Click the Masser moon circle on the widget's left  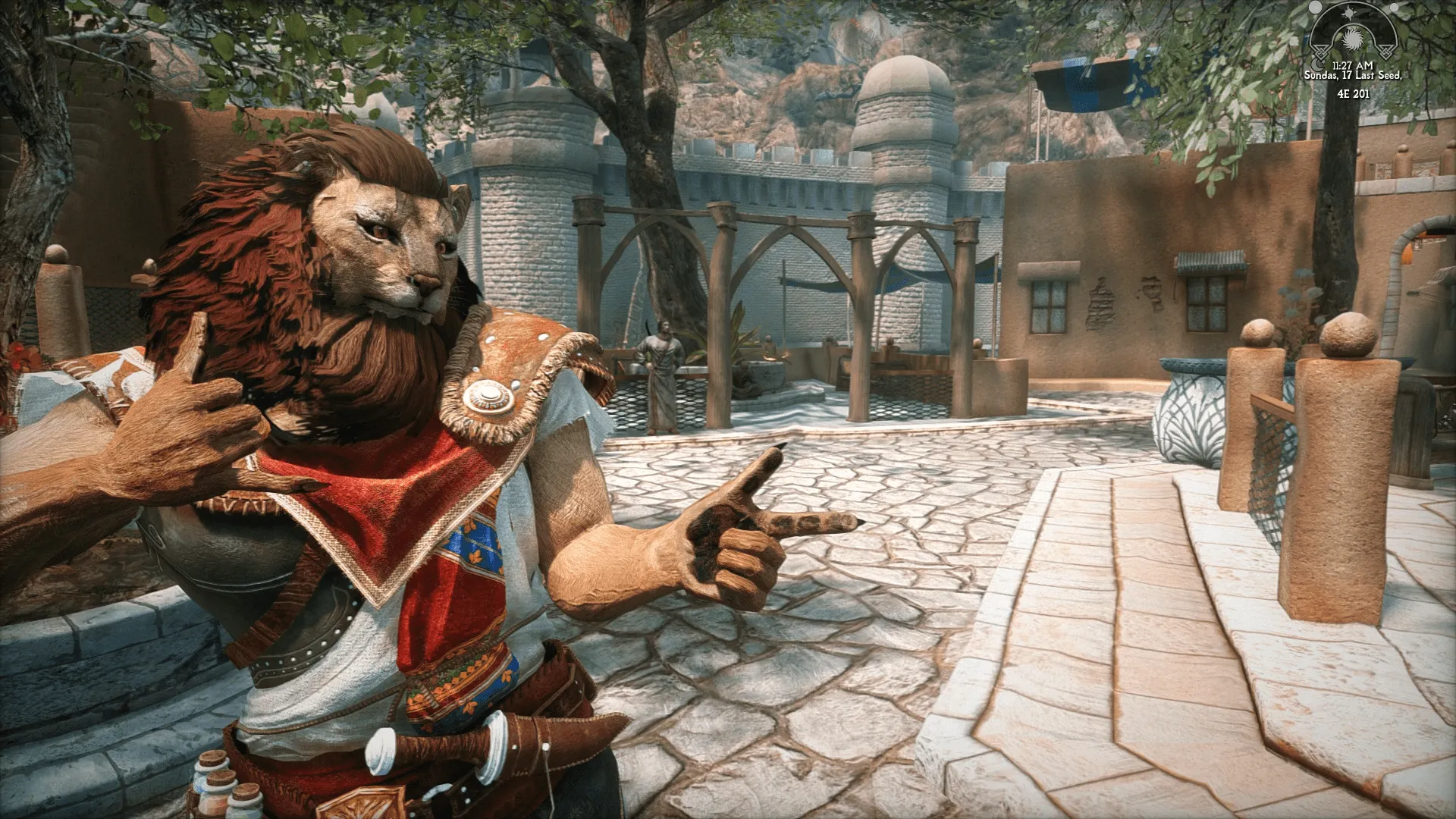click(1316, 8)
